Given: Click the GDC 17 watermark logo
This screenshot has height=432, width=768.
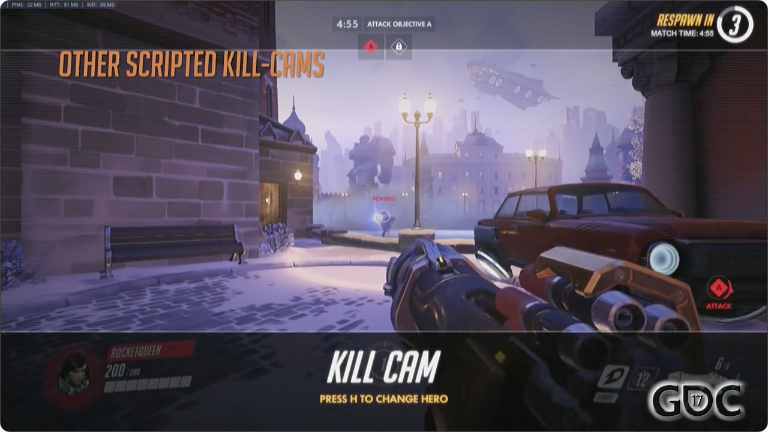Looking at the screenshot, I should (x=696, y=401).
